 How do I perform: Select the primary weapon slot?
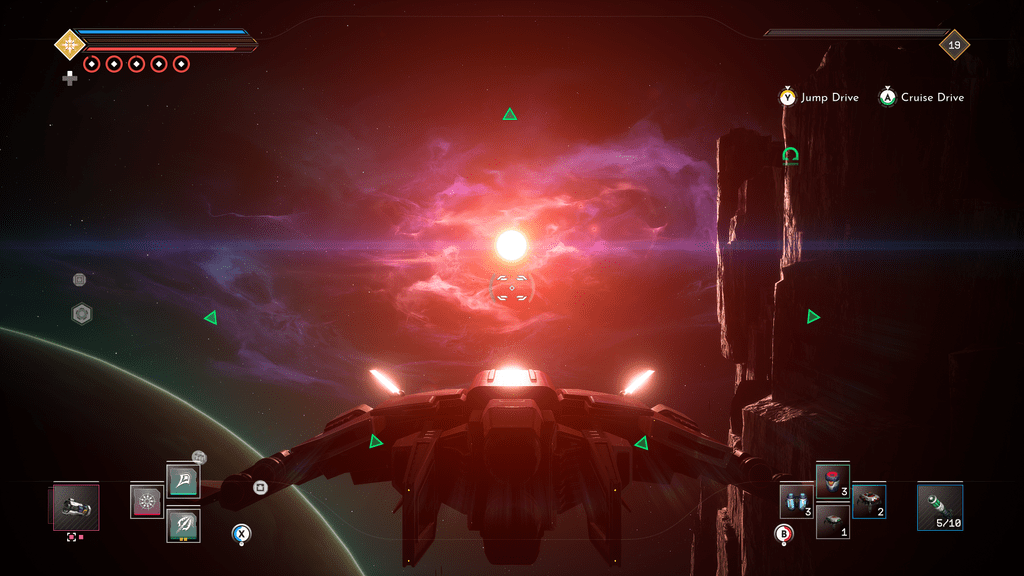tap(76, 506)
